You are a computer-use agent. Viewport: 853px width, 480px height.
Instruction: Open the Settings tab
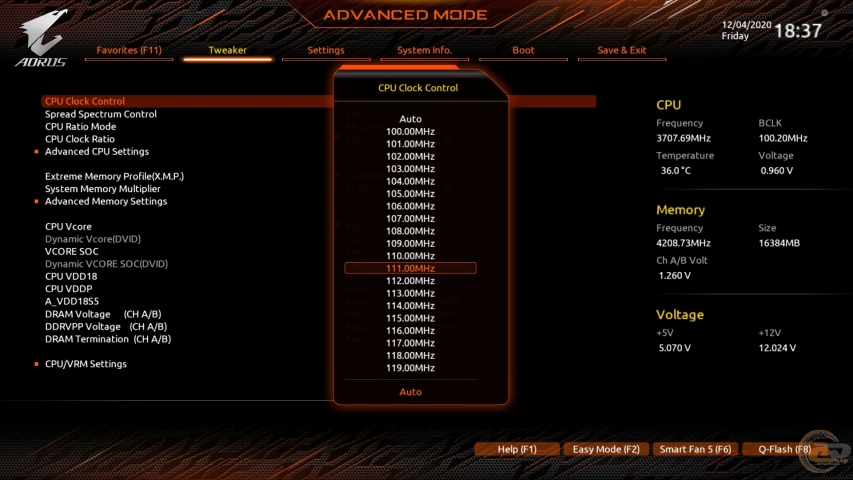click(x=326, y=50)
